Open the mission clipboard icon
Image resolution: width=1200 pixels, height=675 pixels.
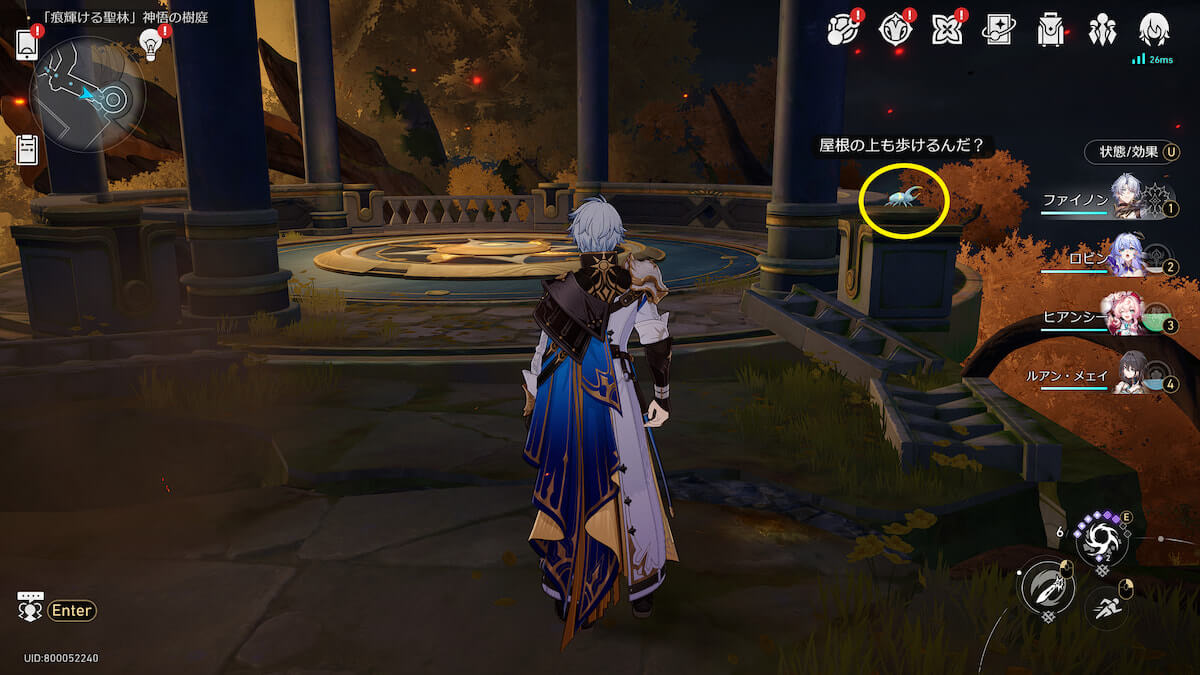pyautogui.click(x=27, y=149)
